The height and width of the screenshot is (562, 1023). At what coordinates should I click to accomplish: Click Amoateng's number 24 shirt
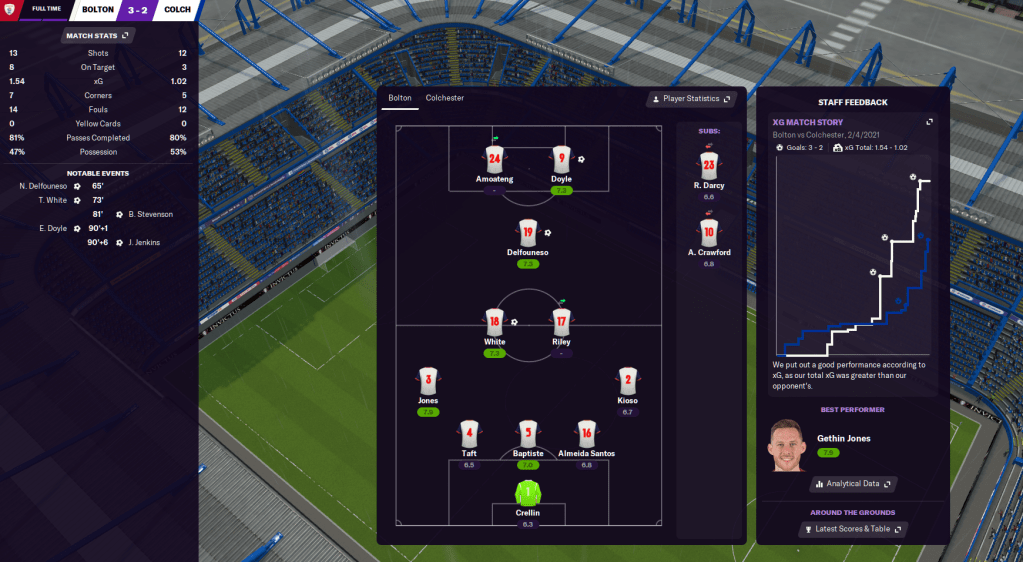click(x=494, y=159)
